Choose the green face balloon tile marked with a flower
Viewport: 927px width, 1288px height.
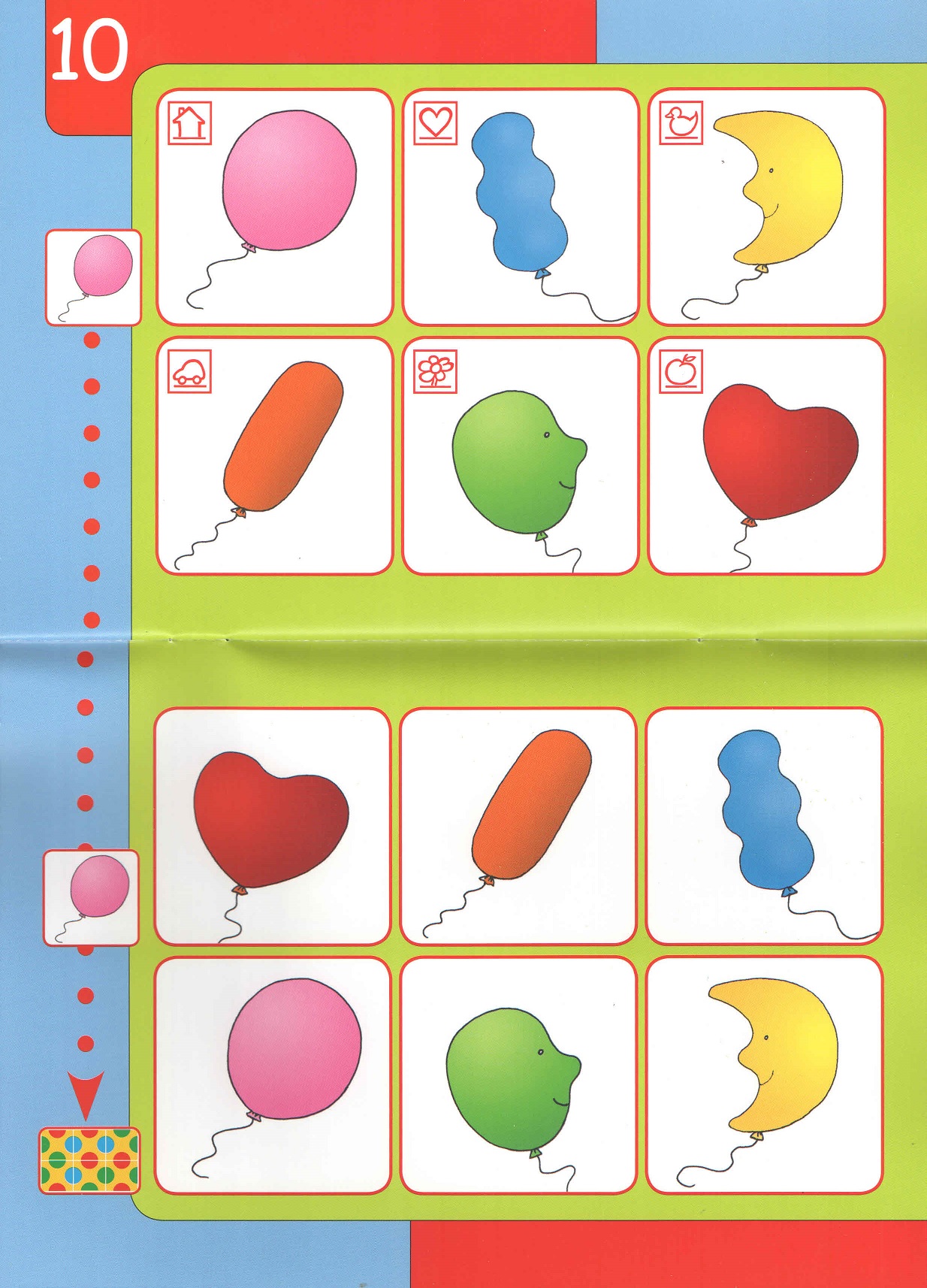[520, 455]
